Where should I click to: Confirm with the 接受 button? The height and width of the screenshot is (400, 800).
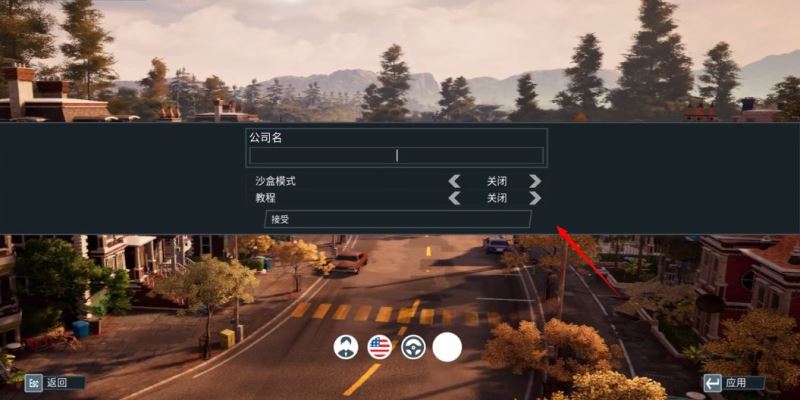click(397, 219)
